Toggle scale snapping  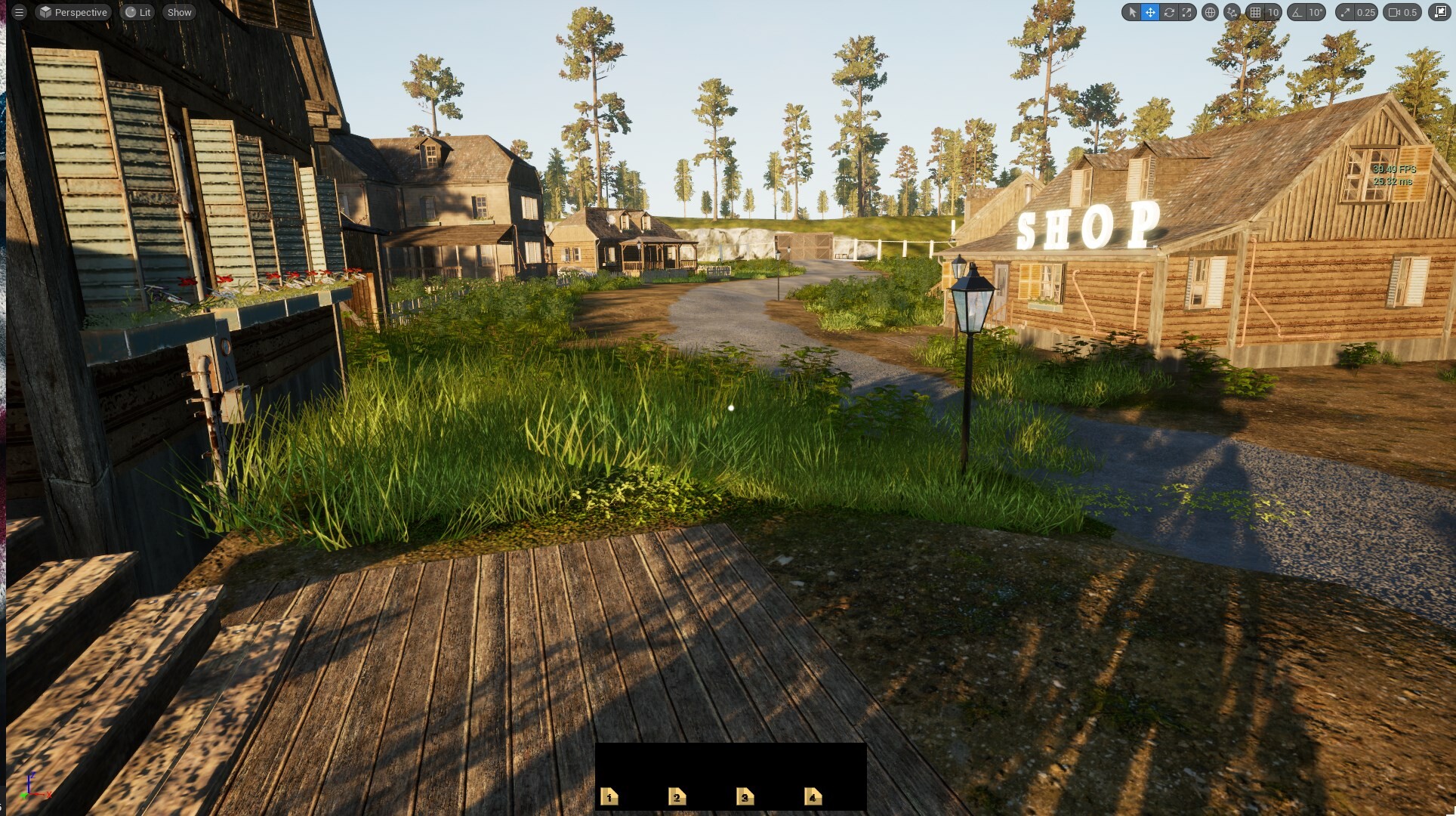click(x=1346, y=12)
